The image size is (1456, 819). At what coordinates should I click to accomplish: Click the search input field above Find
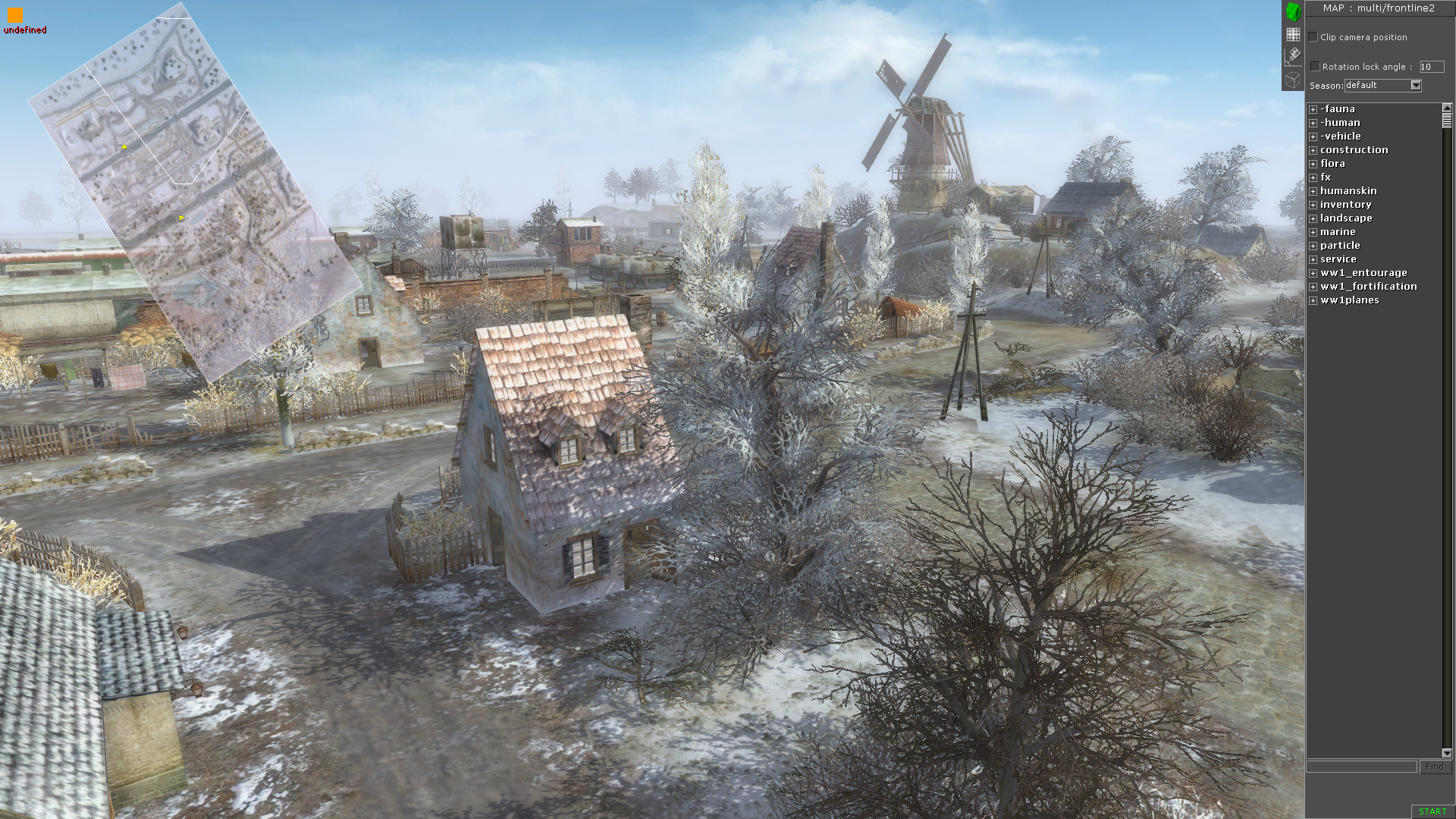[x=1361, y=767]
